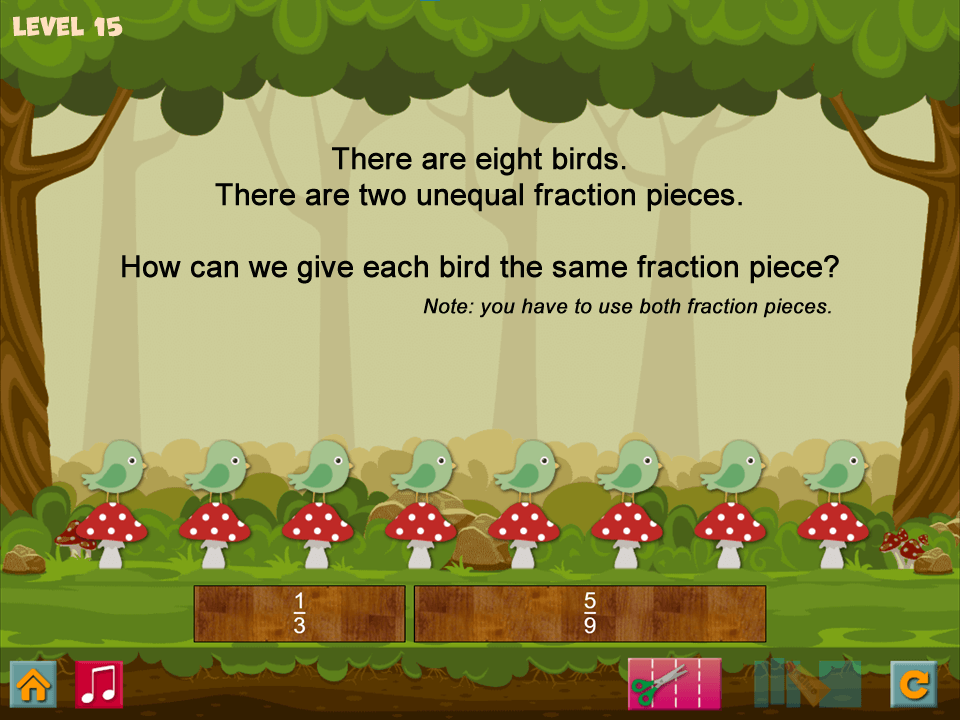This screenshot has width=960, height=720.
Task: Activate the scissors cut tool
Action: [x=674, y=684]
